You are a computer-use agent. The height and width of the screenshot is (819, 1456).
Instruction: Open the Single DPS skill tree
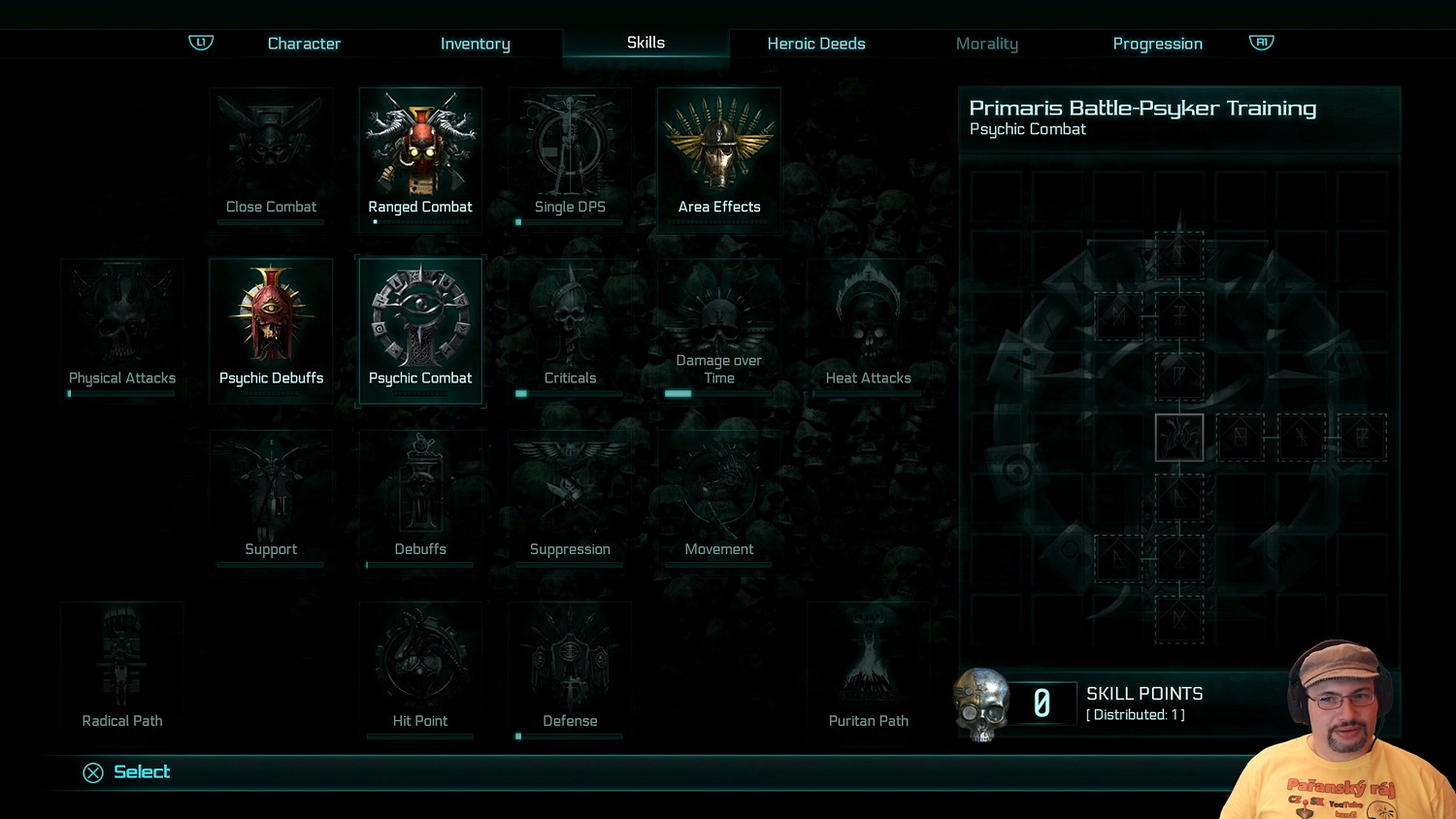[570, 155]
